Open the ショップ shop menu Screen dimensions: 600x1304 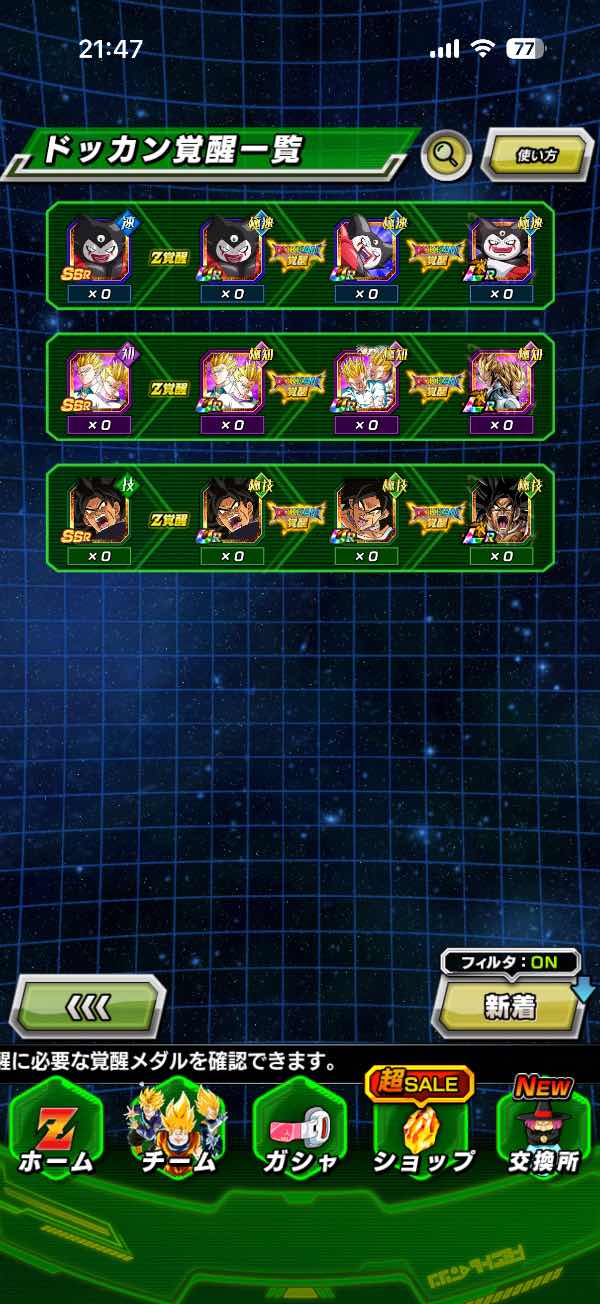pyautogui.click(x=422, y=1135)
